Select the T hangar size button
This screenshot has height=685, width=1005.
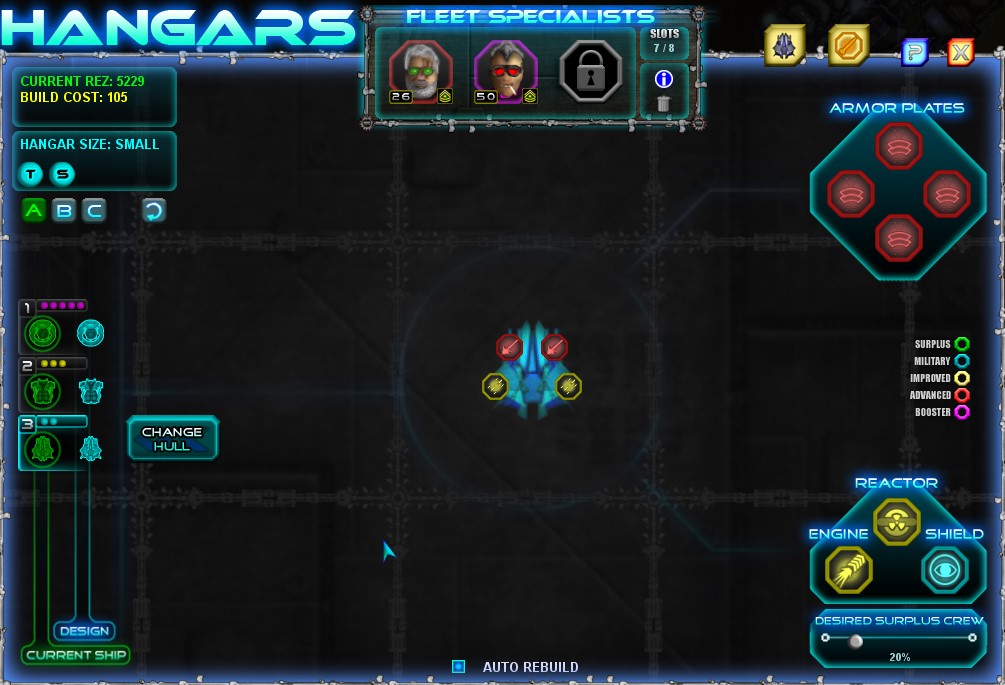point(32,174)
